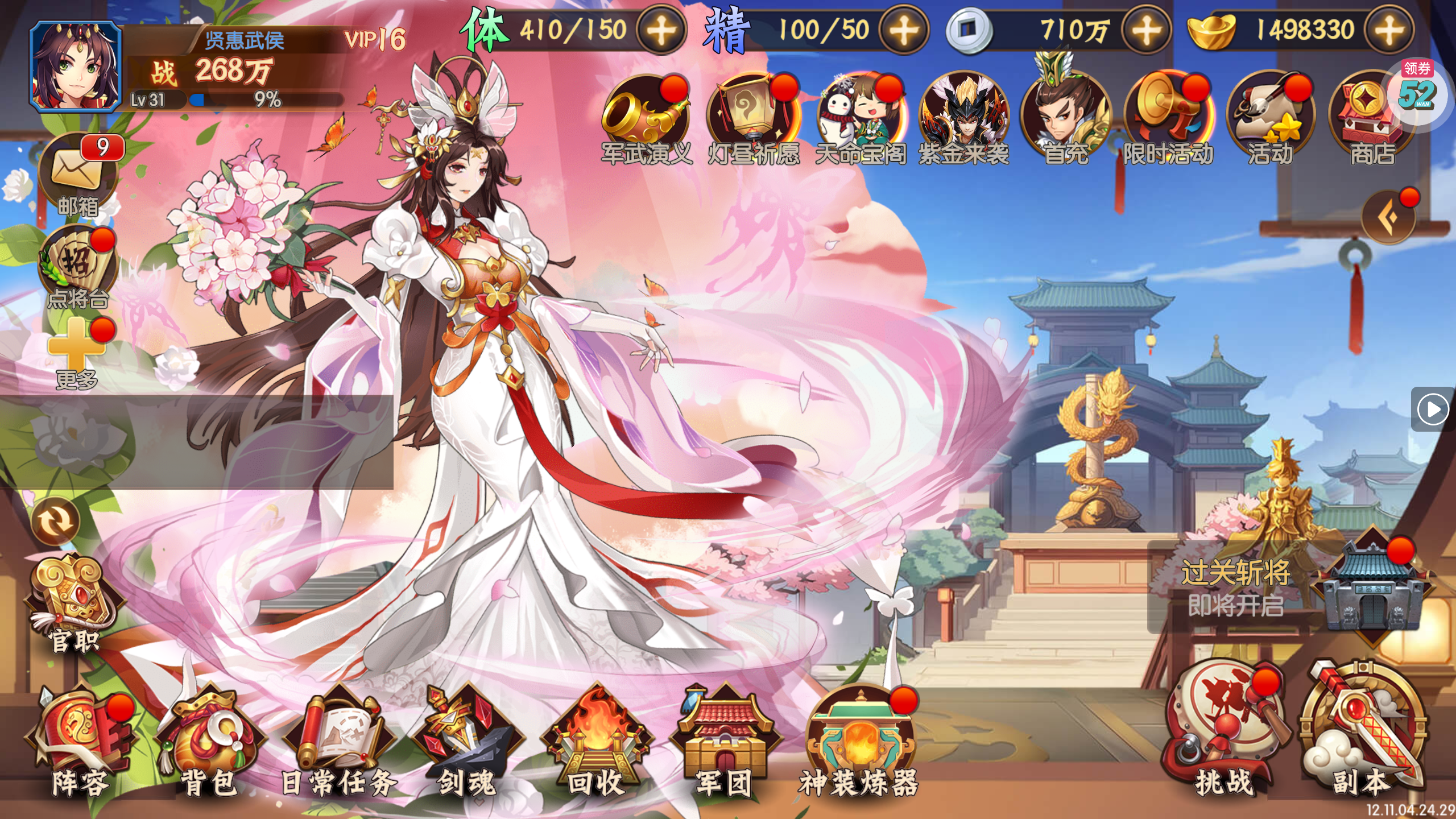Add stamina with 体 plus button
This screenshot has height=819, width=1456.
click(661, 30)
